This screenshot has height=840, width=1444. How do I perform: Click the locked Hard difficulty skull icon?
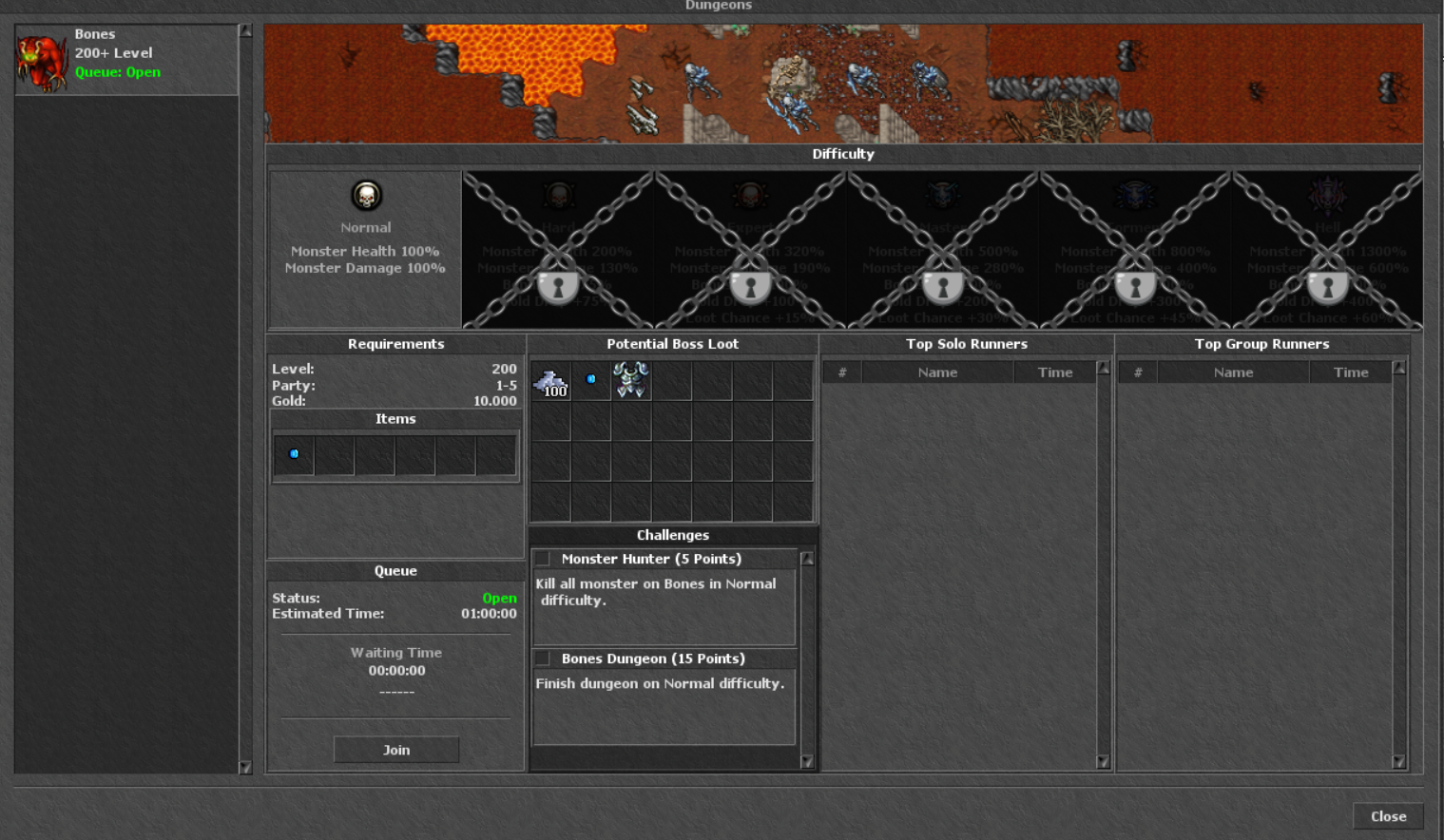(x=559, y=195)
